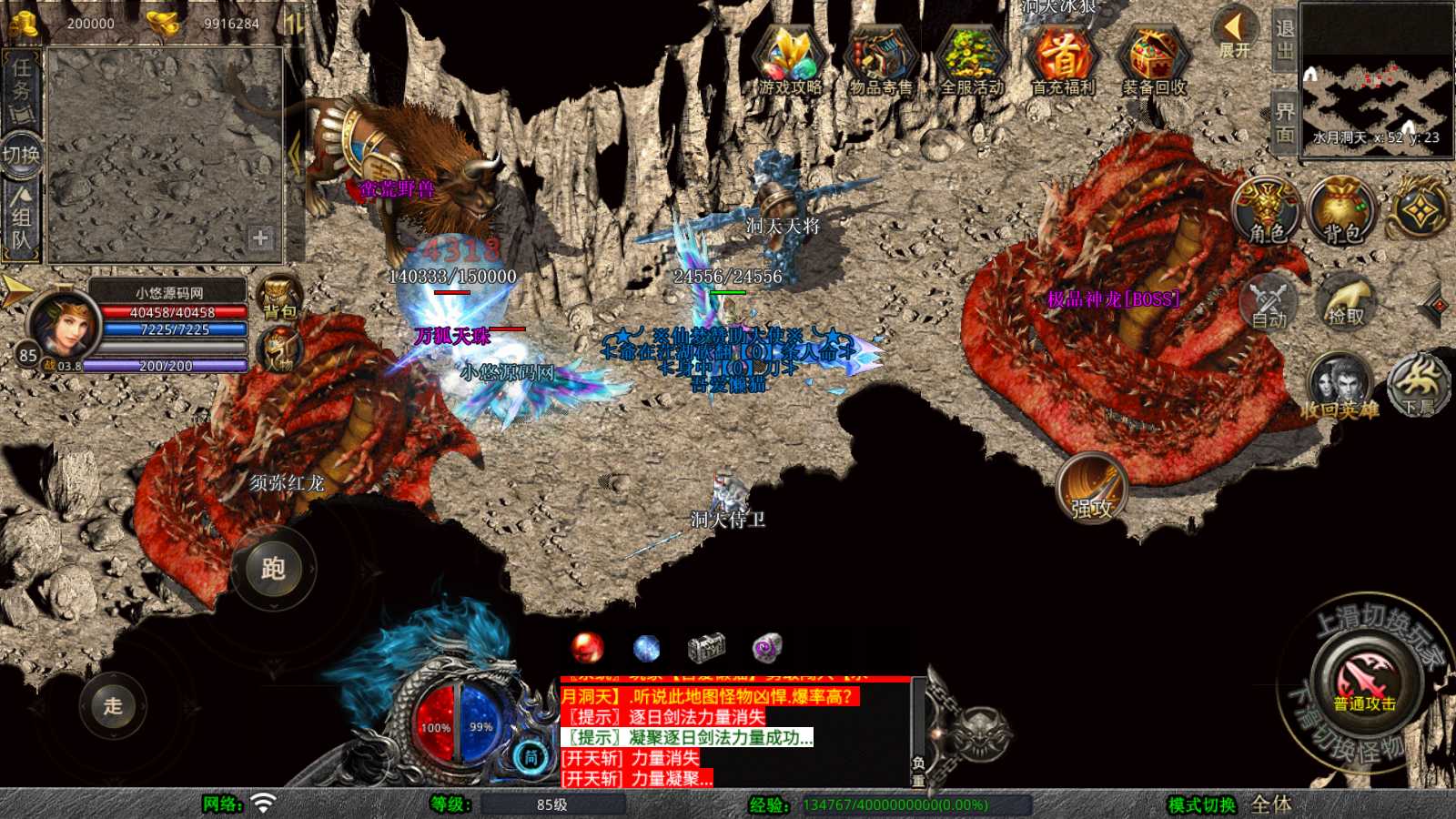Select the 走 walk movement button
This screenshot has height=819, width=1456.
tap(113, 705)
